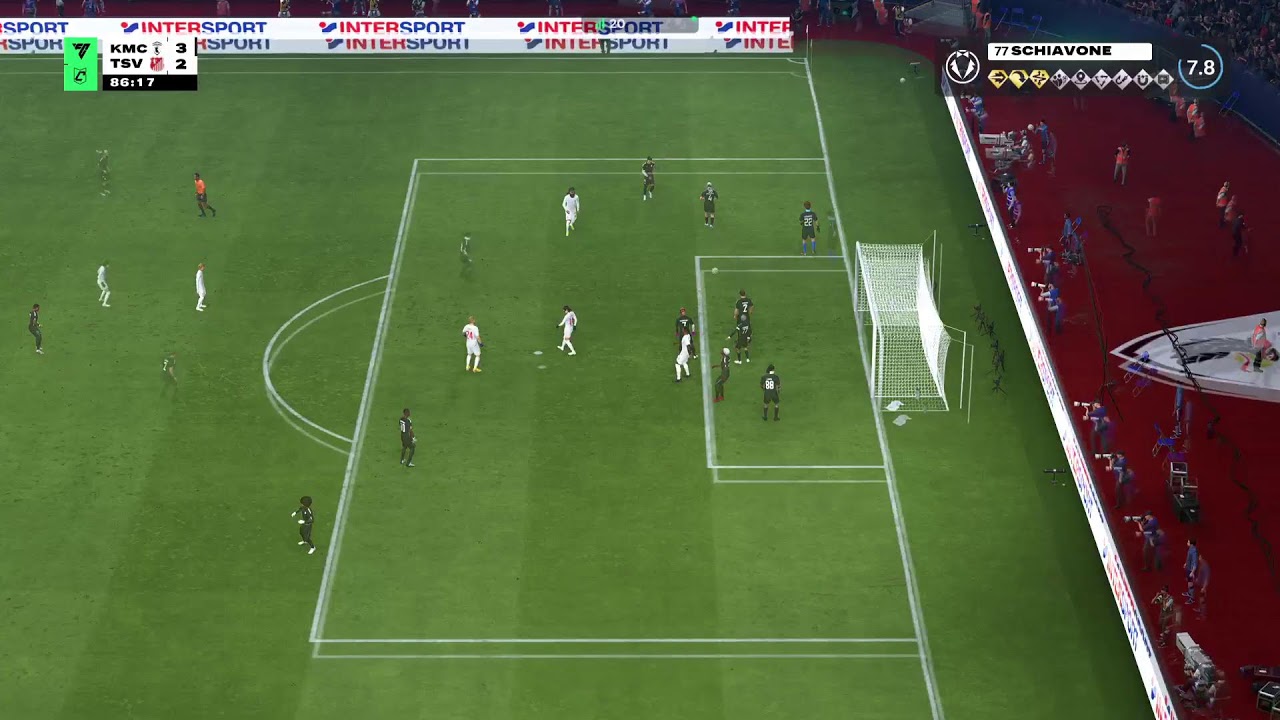Select the magnet playstyle icon
This screenshot has width=1280, height=720.
1143,80
